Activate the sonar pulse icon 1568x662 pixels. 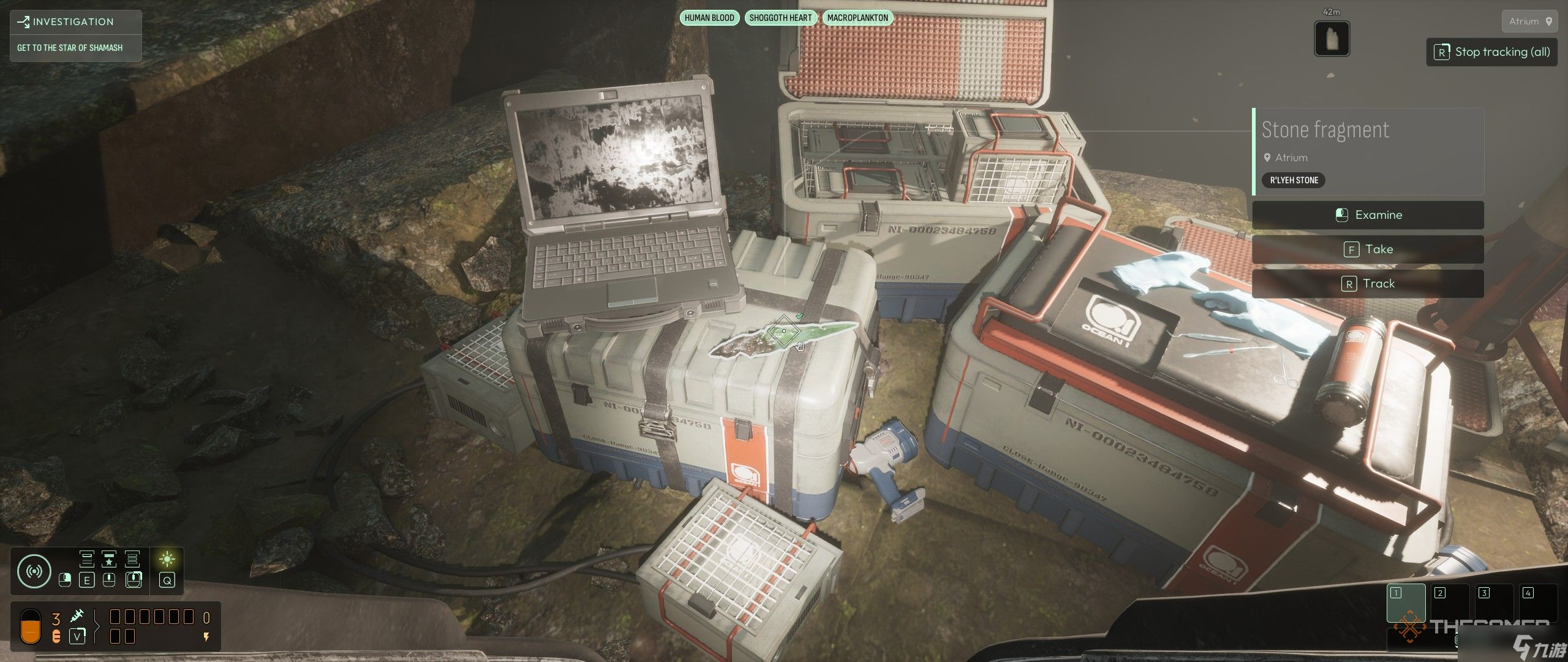(34, 571)
